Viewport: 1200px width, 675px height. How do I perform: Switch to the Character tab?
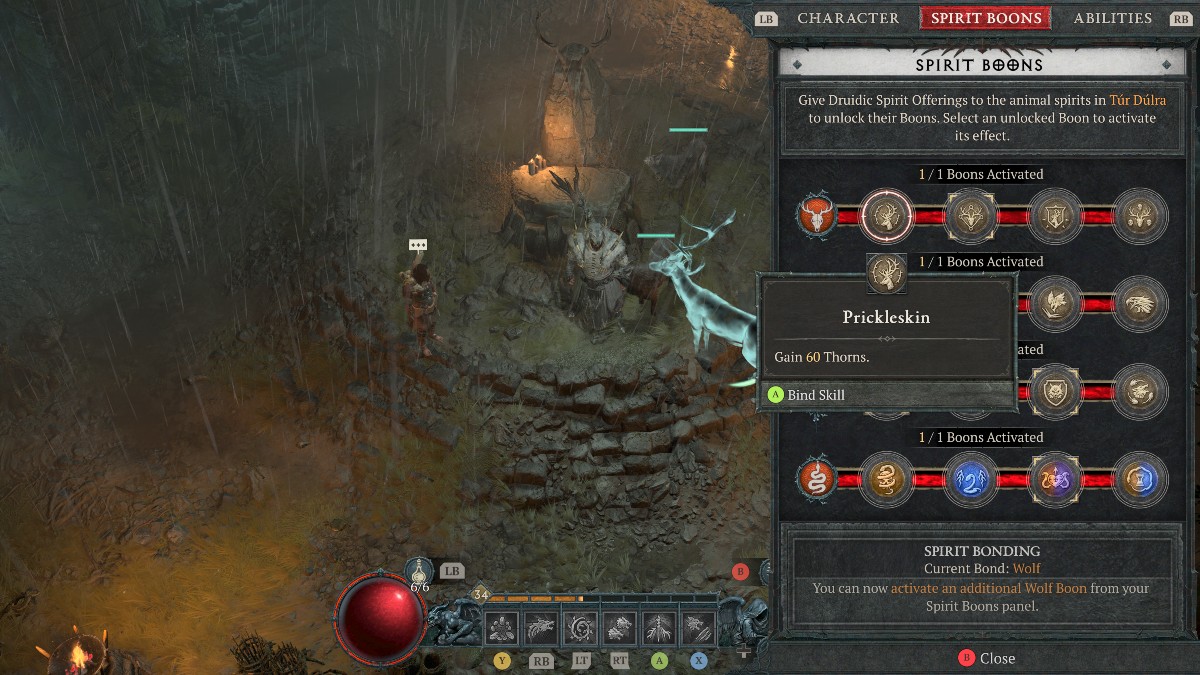pyautogui.click(x=848, y=18)
